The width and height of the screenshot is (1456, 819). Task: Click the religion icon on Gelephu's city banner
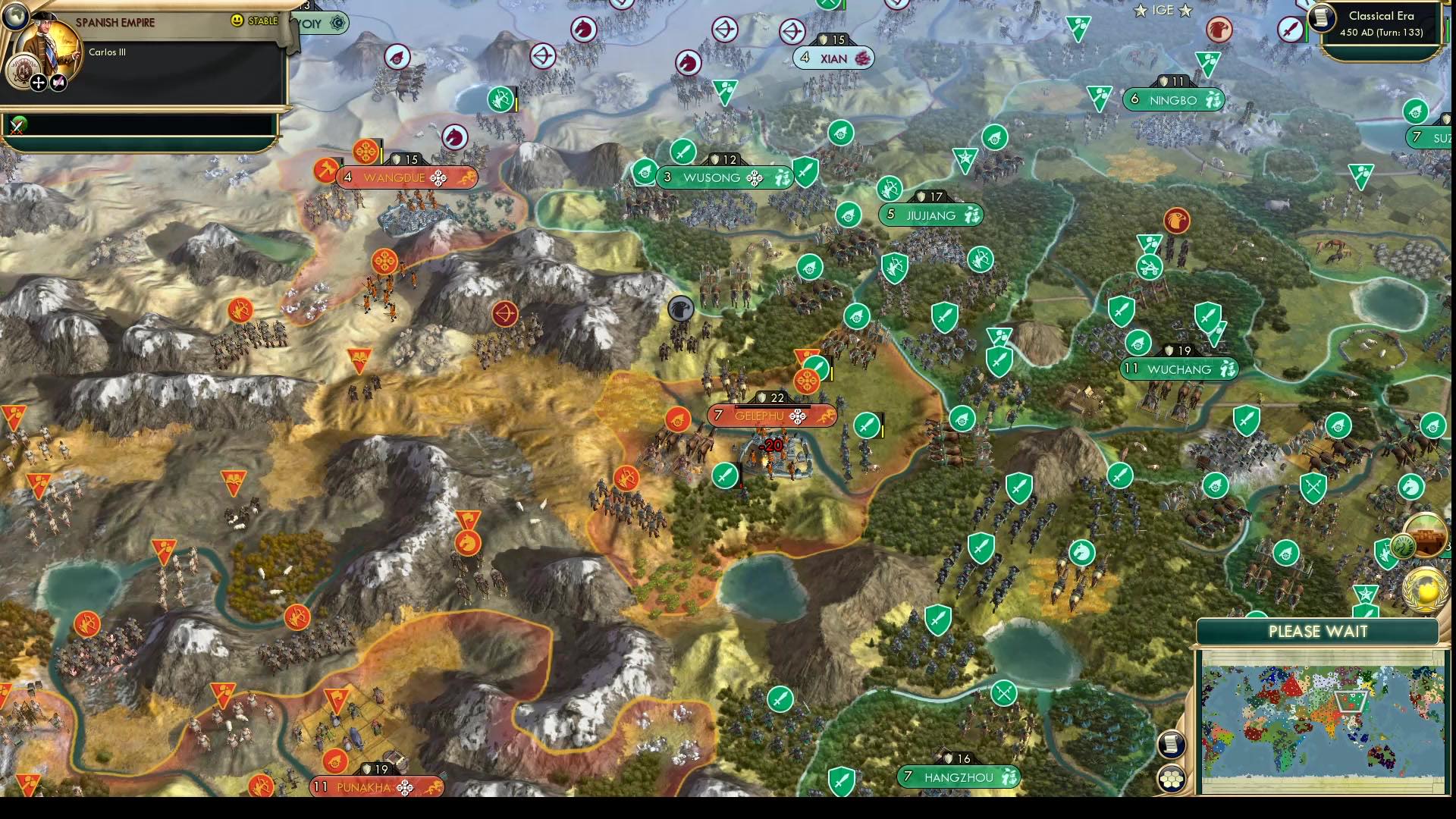point(798,416)
